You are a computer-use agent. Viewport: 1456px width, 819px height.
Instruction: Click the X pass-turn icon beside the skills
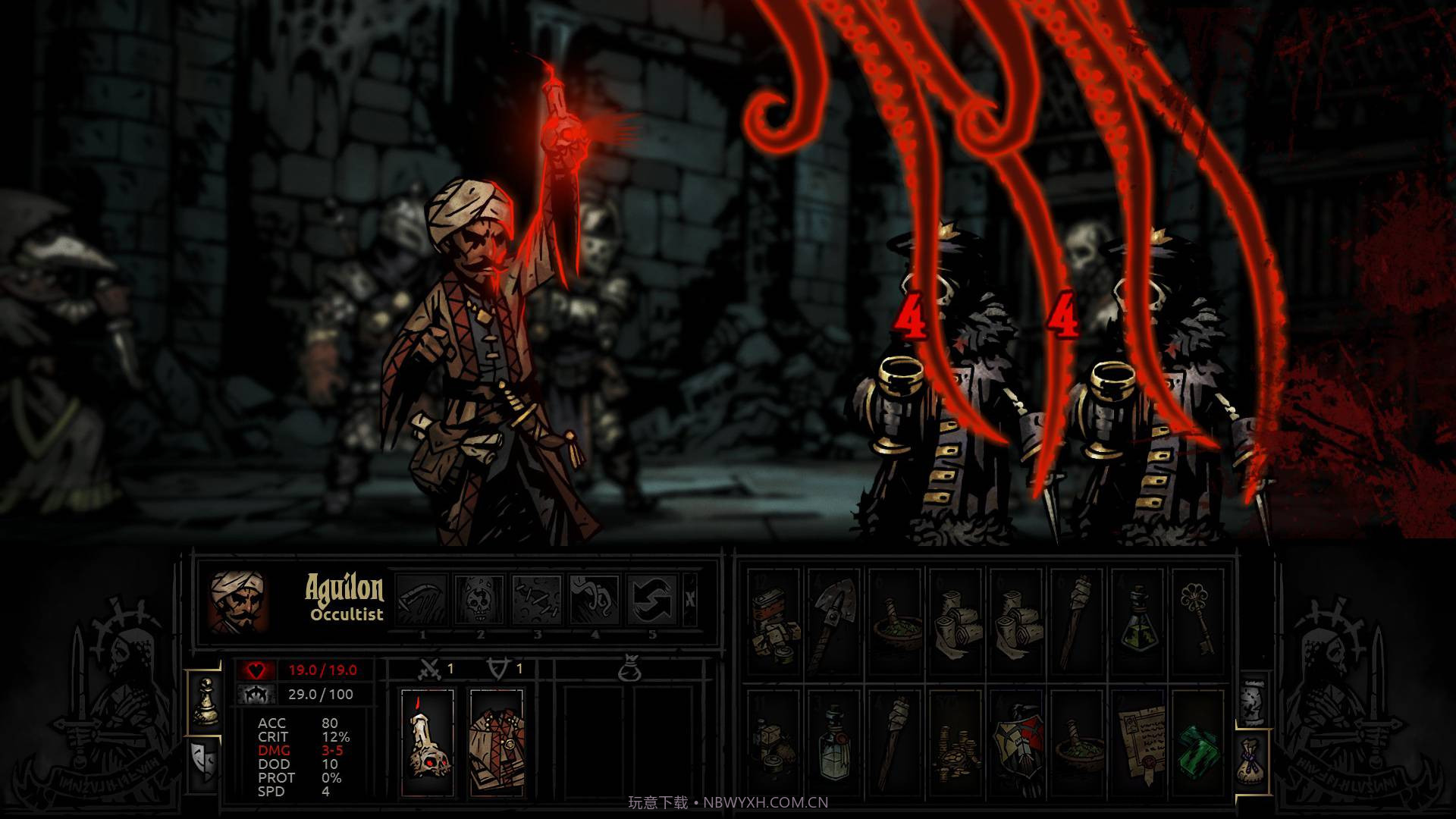pos(691,601)
